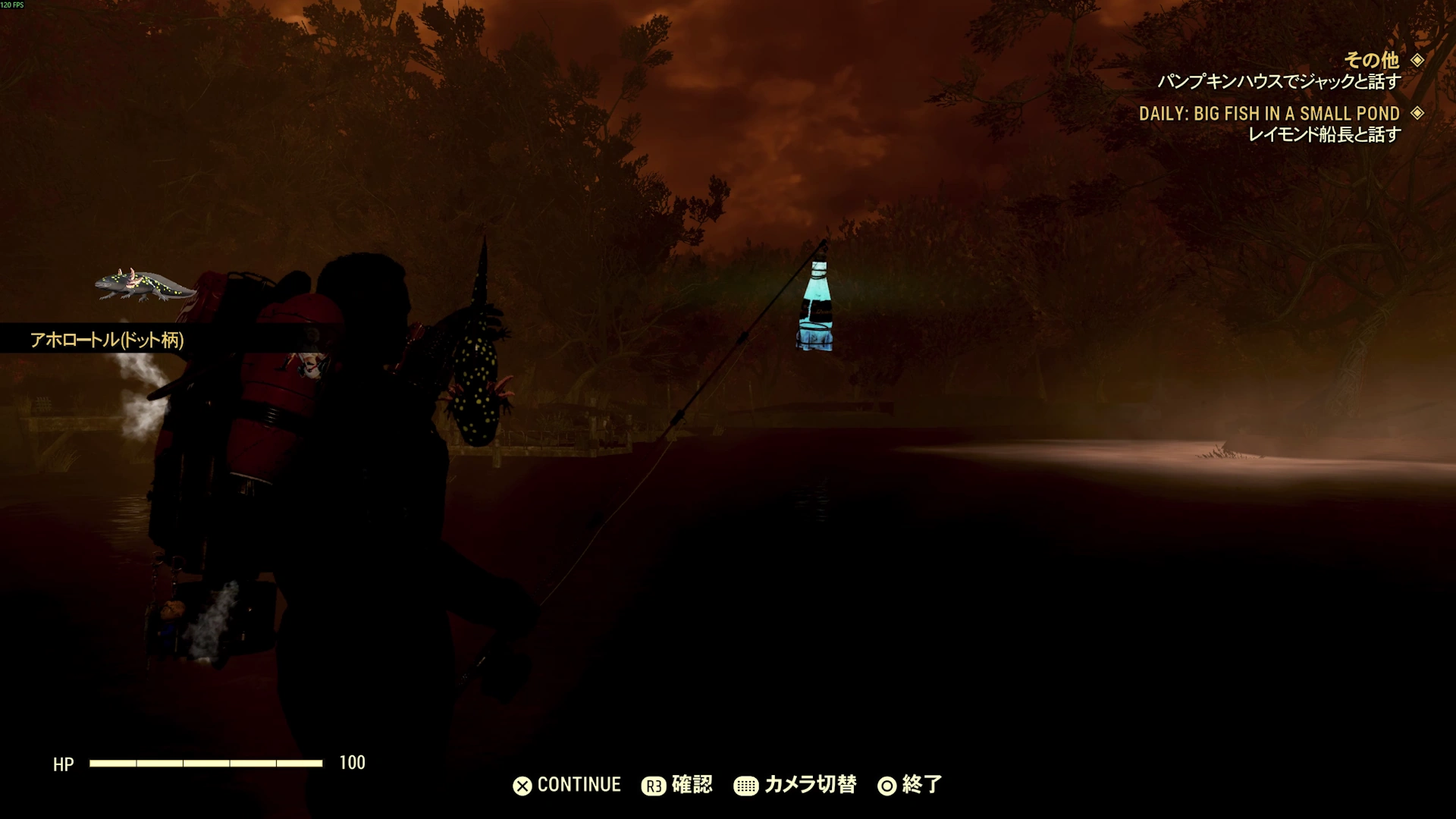1456x819 pixels.
Task: Select the その他 quest tracker entry
Action: tap(1371, 60)
